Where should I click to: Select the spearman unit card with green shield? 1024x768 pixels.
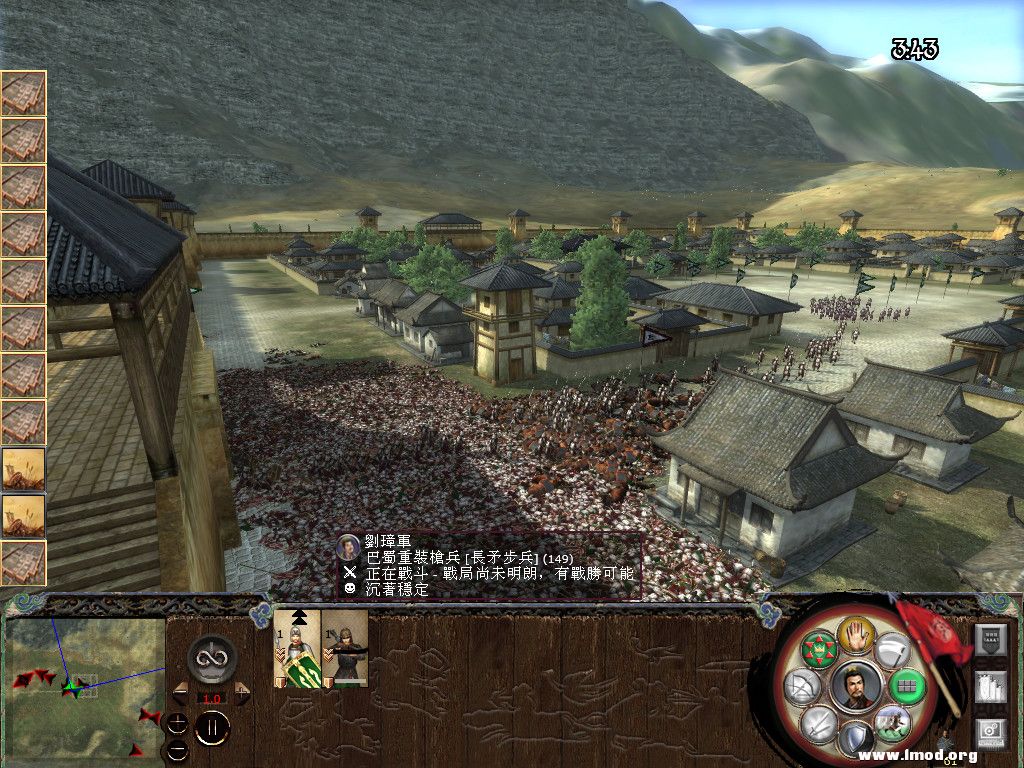[x=297, y=648]
